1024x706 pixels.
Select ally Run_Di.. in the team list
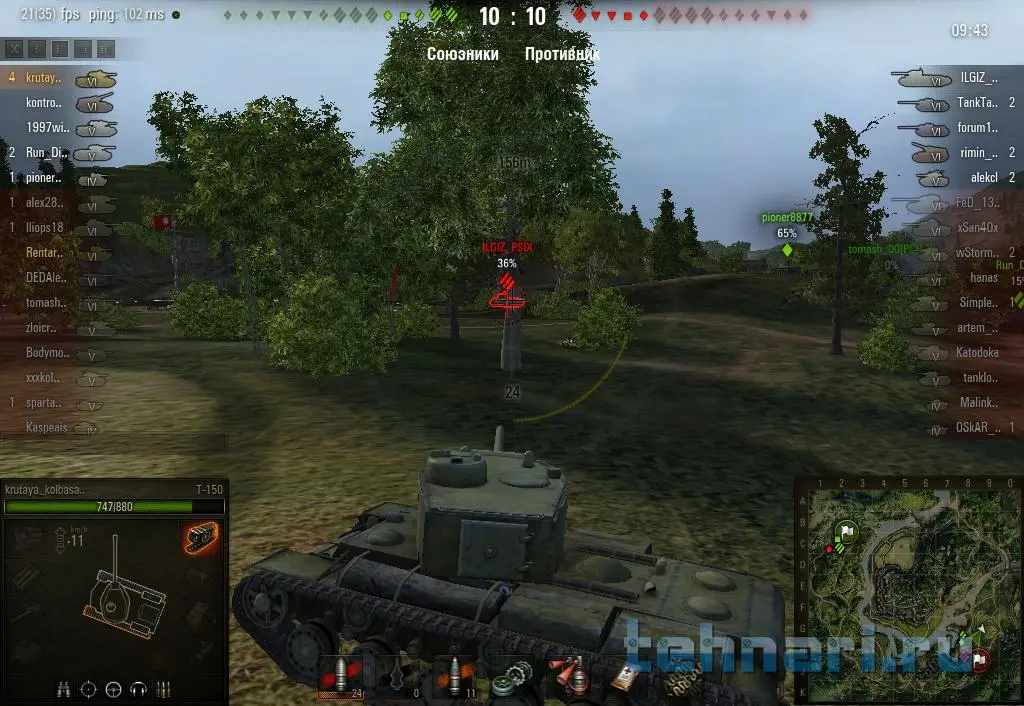[44, 152]
